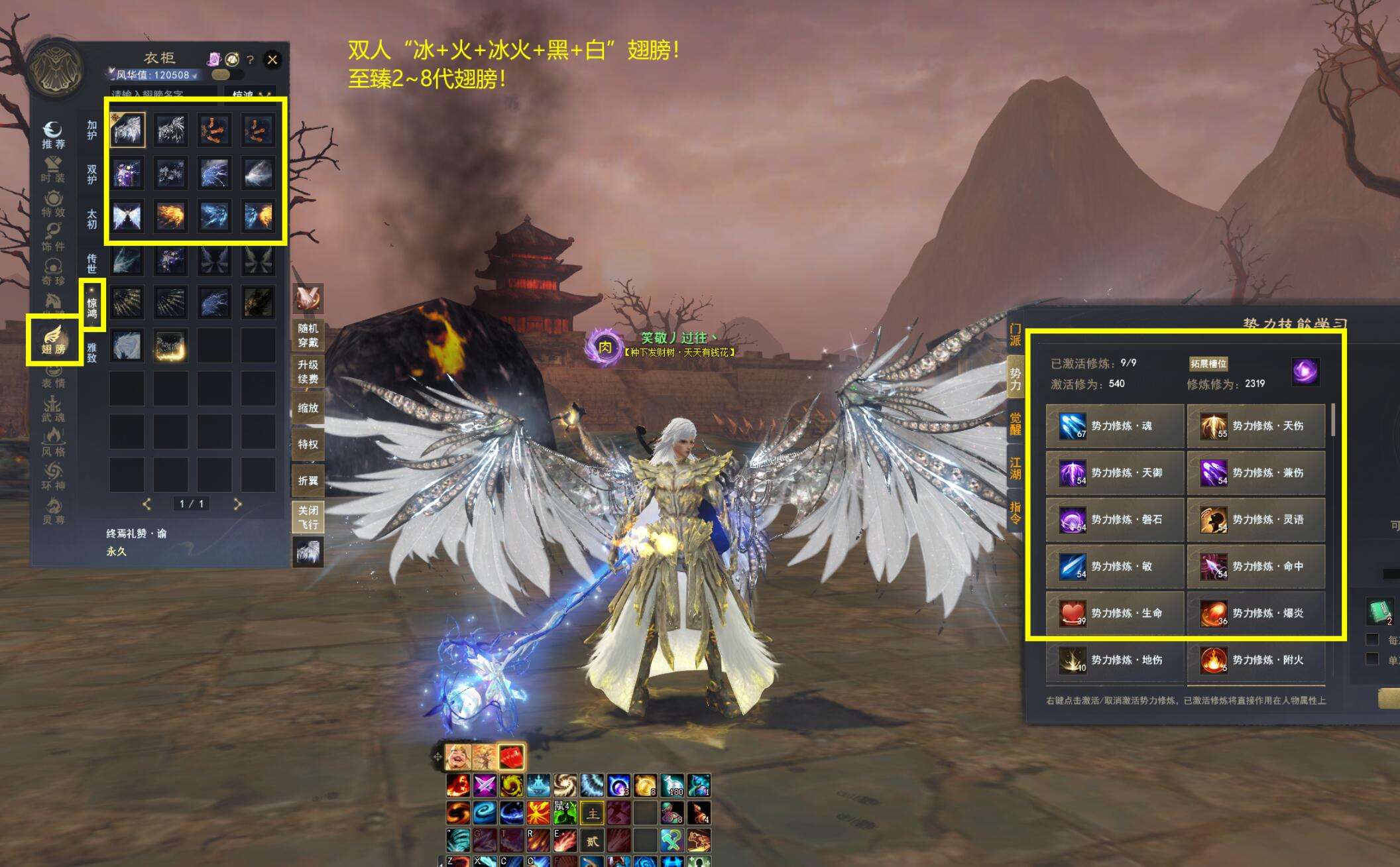Open 升级续费 upgrade and renewal

(x=308, y=372)
